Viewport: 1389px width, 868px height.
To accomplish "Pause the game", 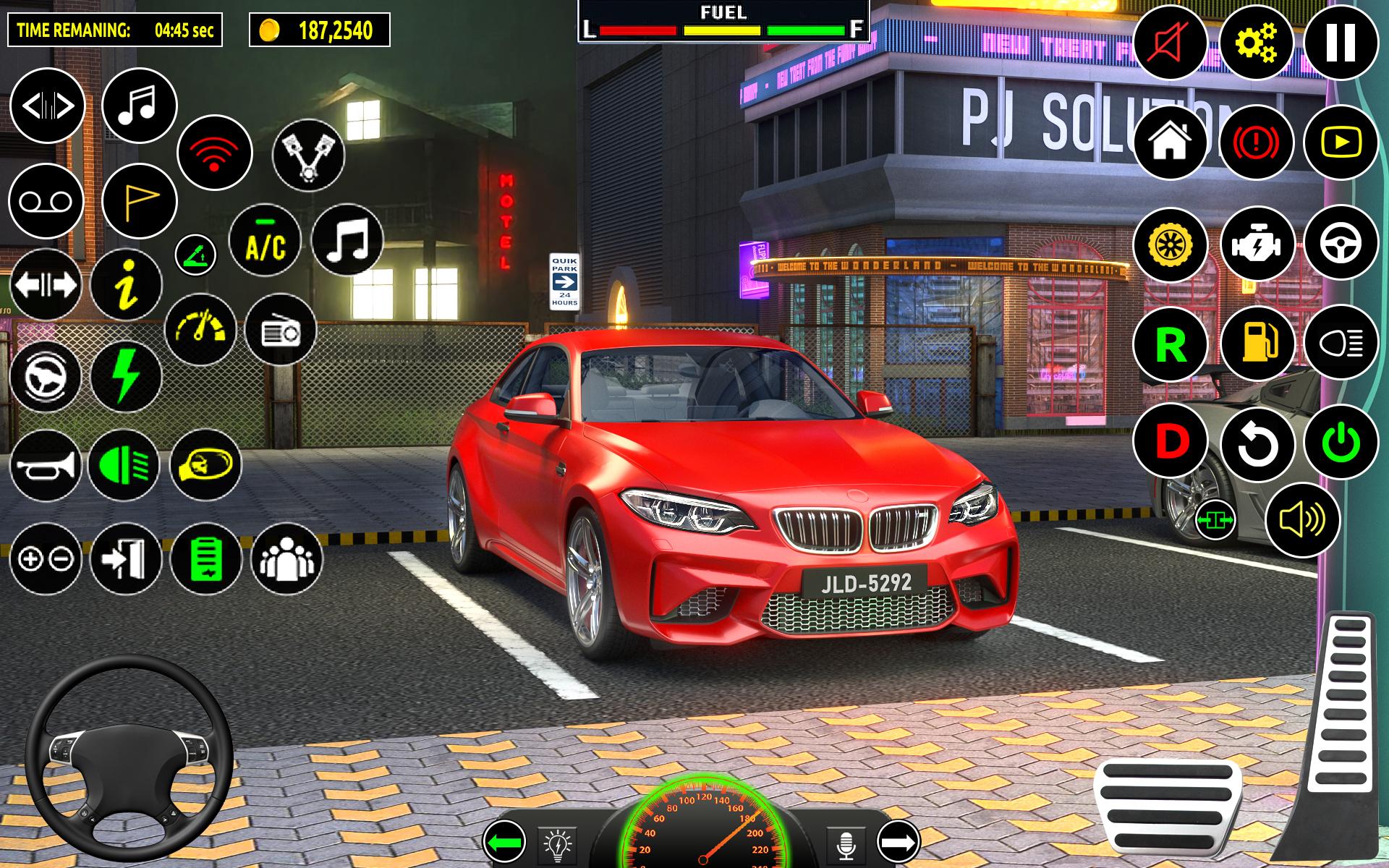I will (1341, 42).
